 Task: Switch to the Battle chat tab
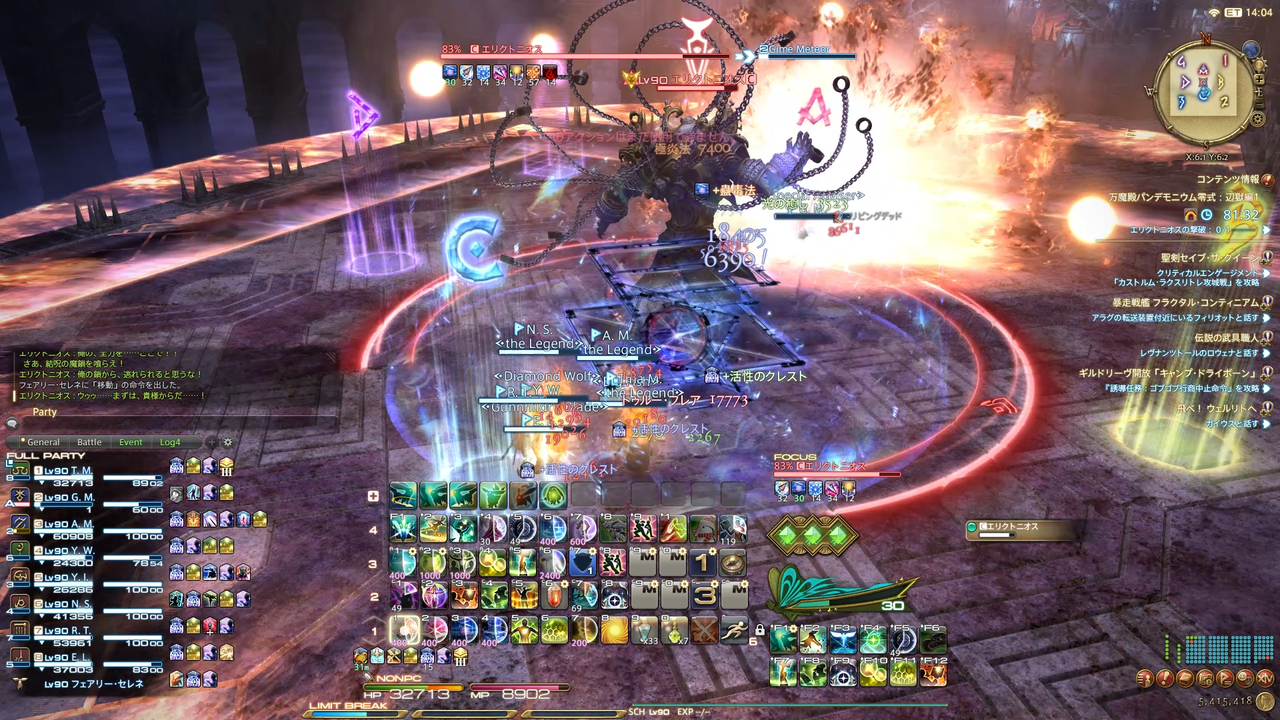point(89,442)
